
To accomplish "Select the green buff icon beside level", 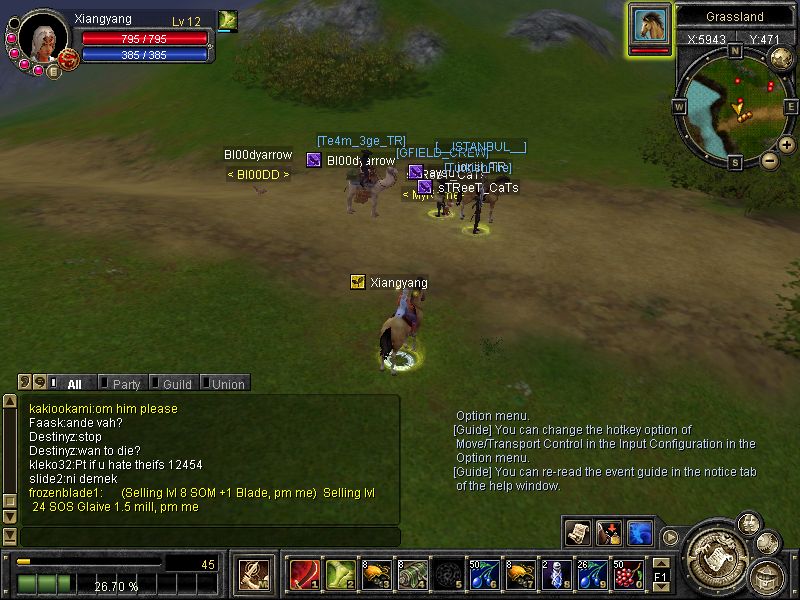I will click(x=228, y=19).
